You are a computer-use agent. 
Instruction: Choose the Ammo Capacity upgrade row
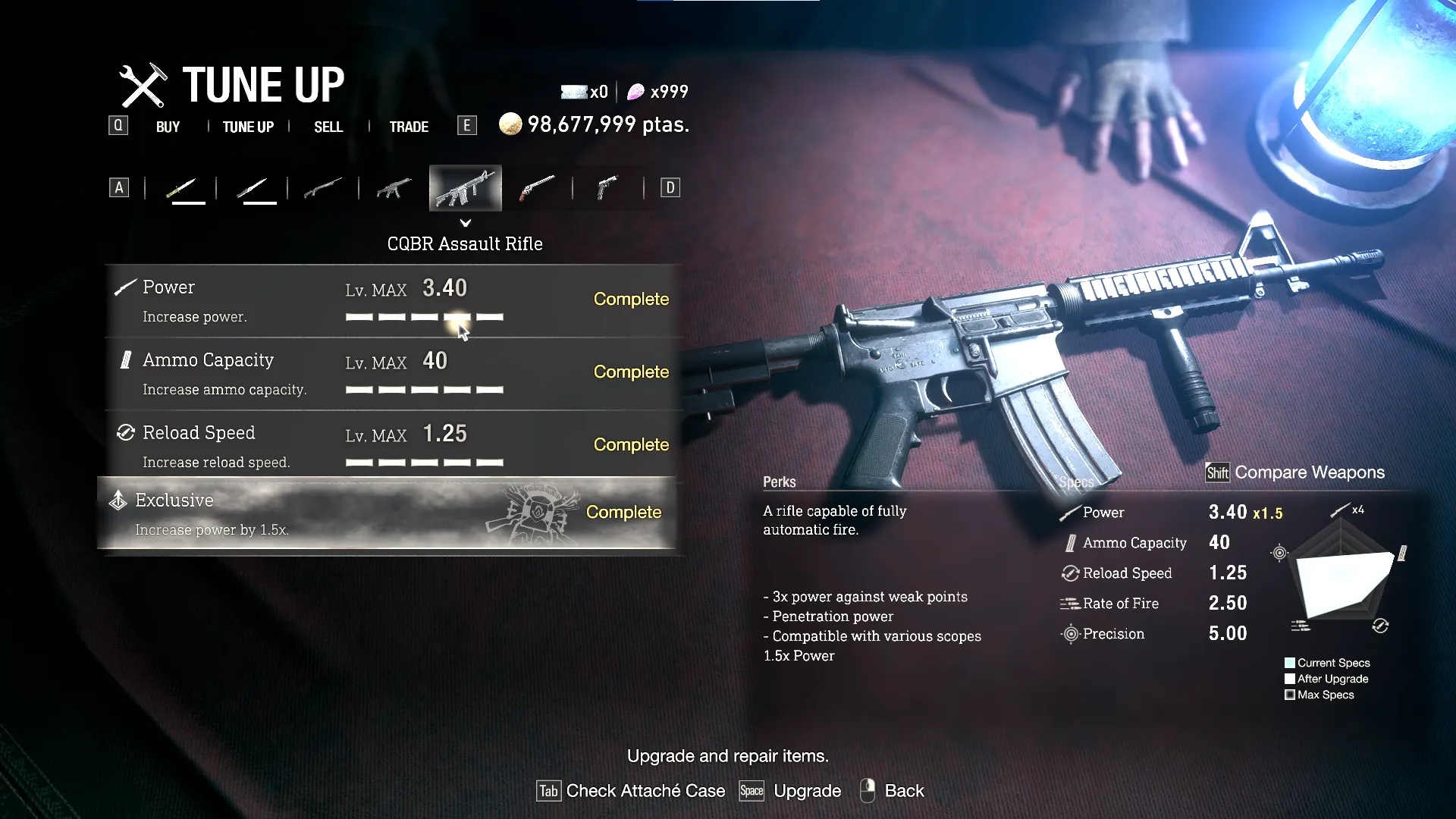click(x=391, y=374)
